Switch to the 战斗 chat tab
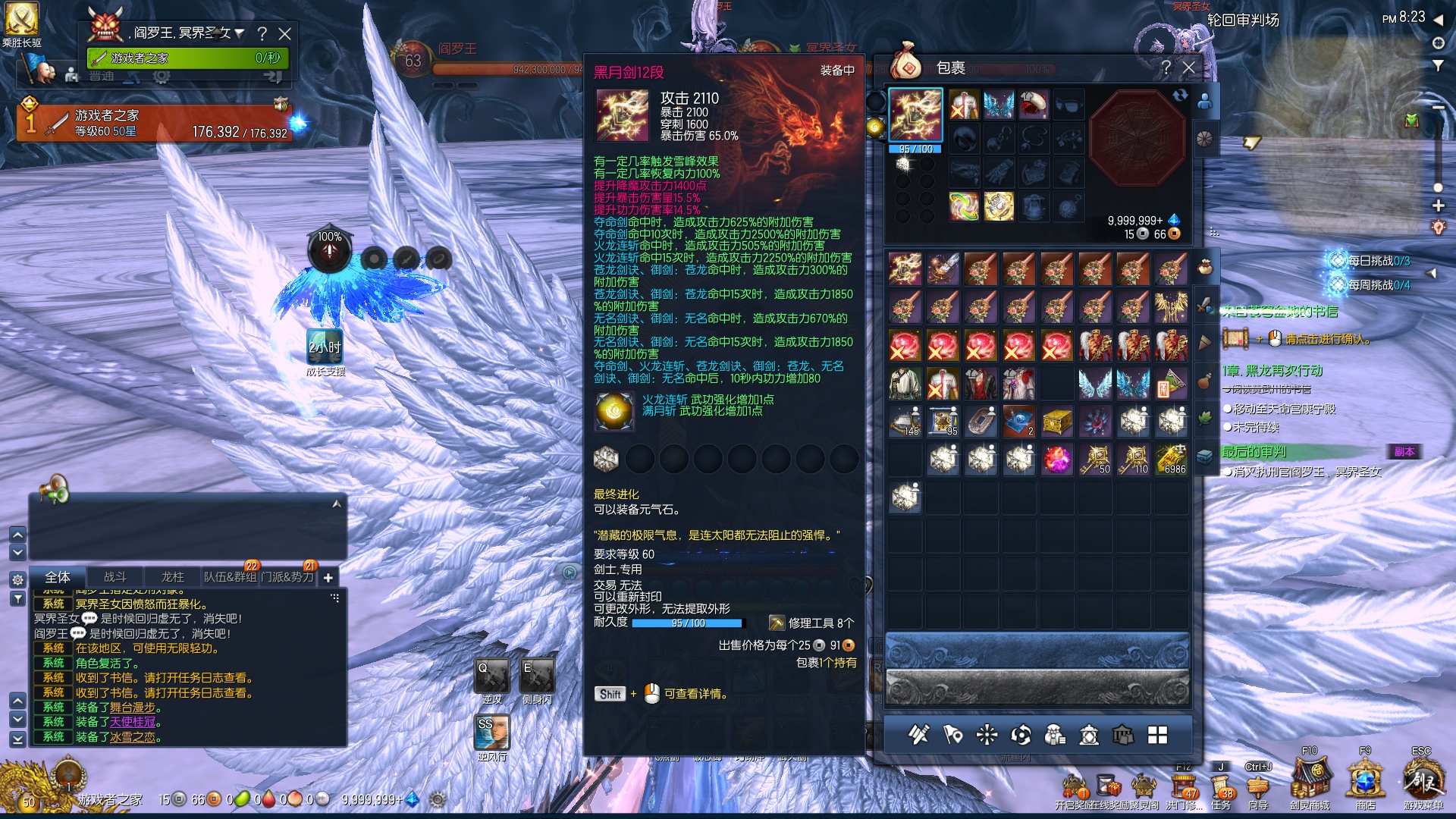 tap(115, 577)
